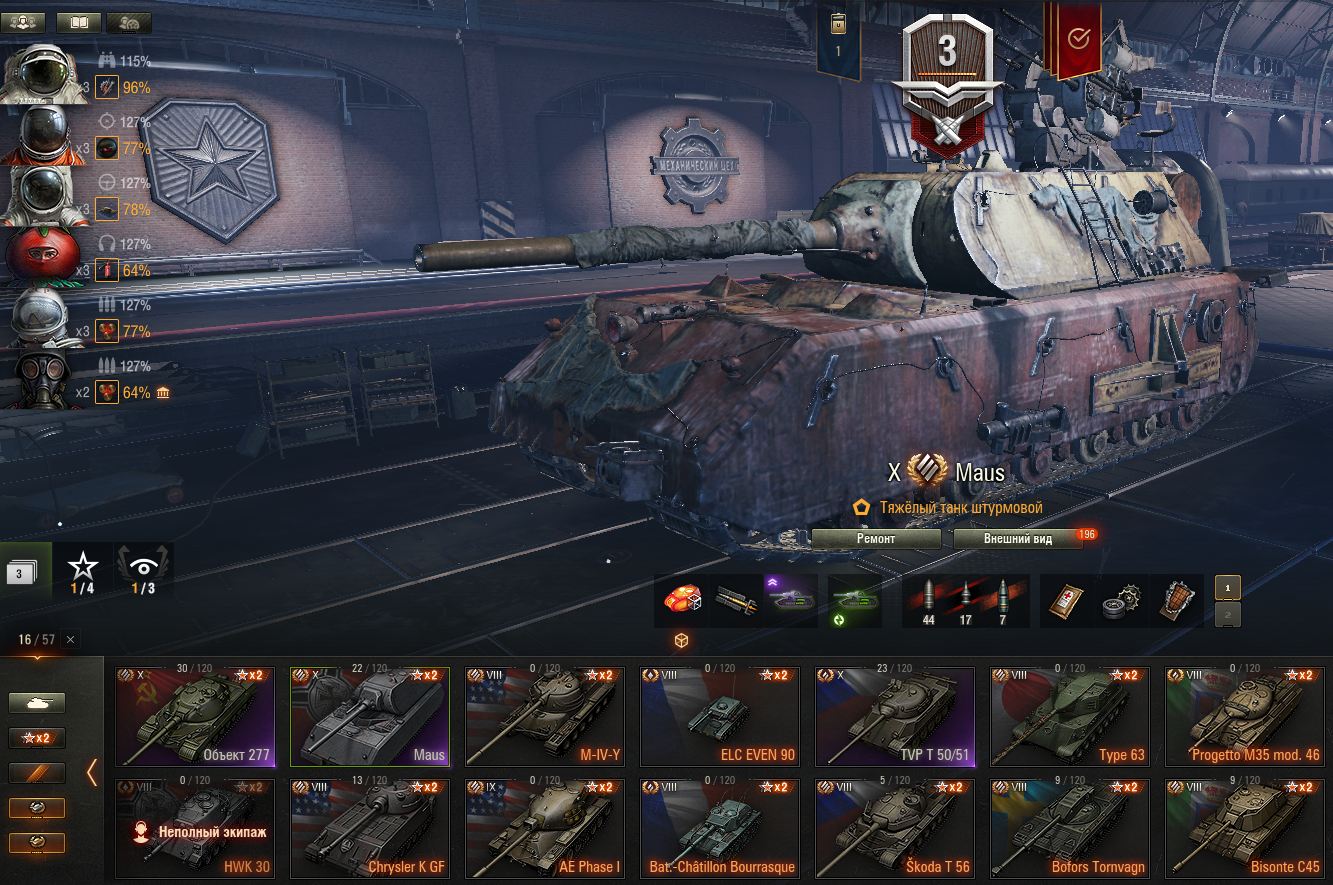This screenshot has height=885, width=1333.
Task: Select the ELC EVEN 90 tank
Action: [x=720, y=716]
